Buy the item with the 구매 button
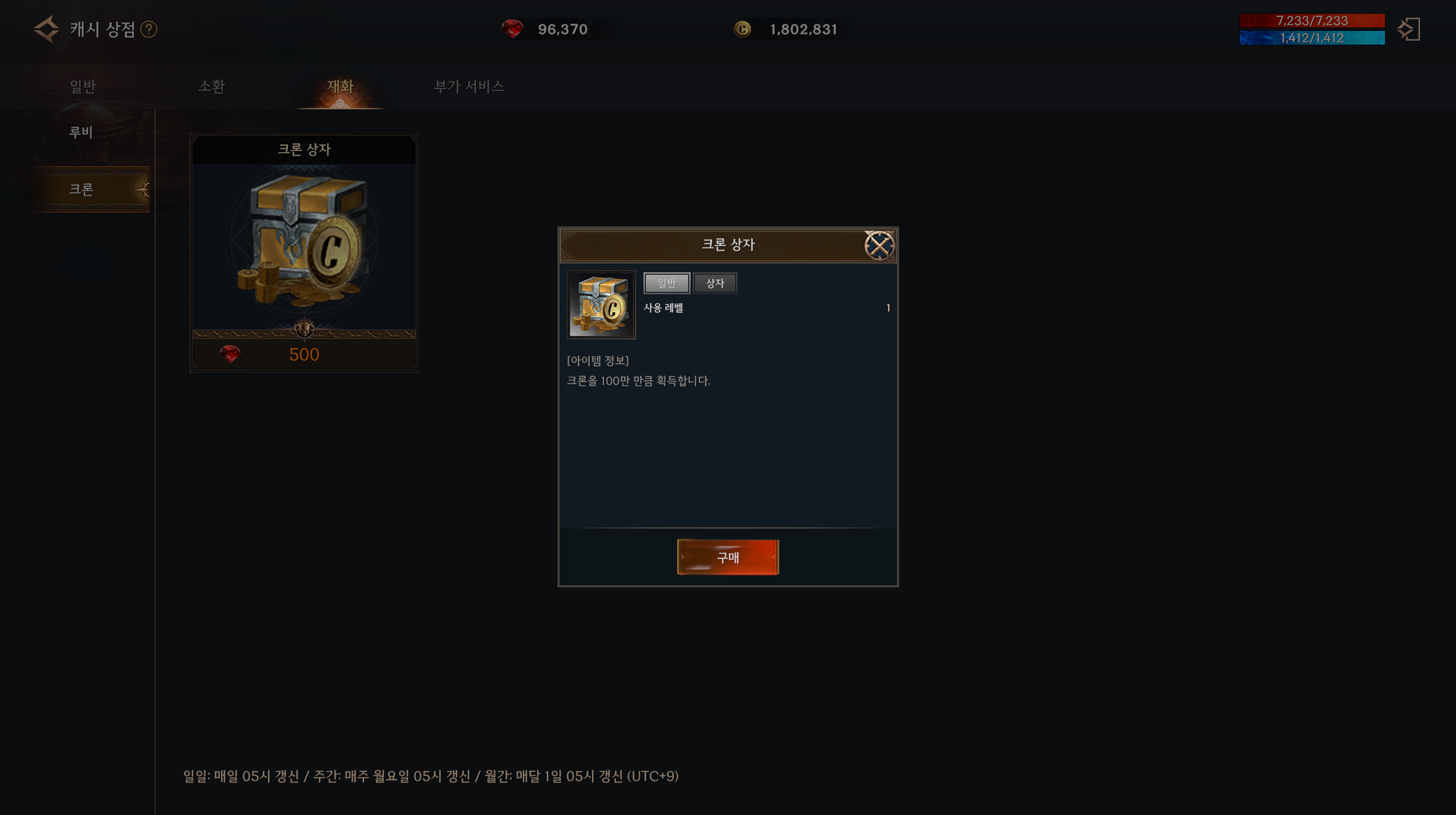This screenshot has height=815, width=1456. [x=728, y=557]
